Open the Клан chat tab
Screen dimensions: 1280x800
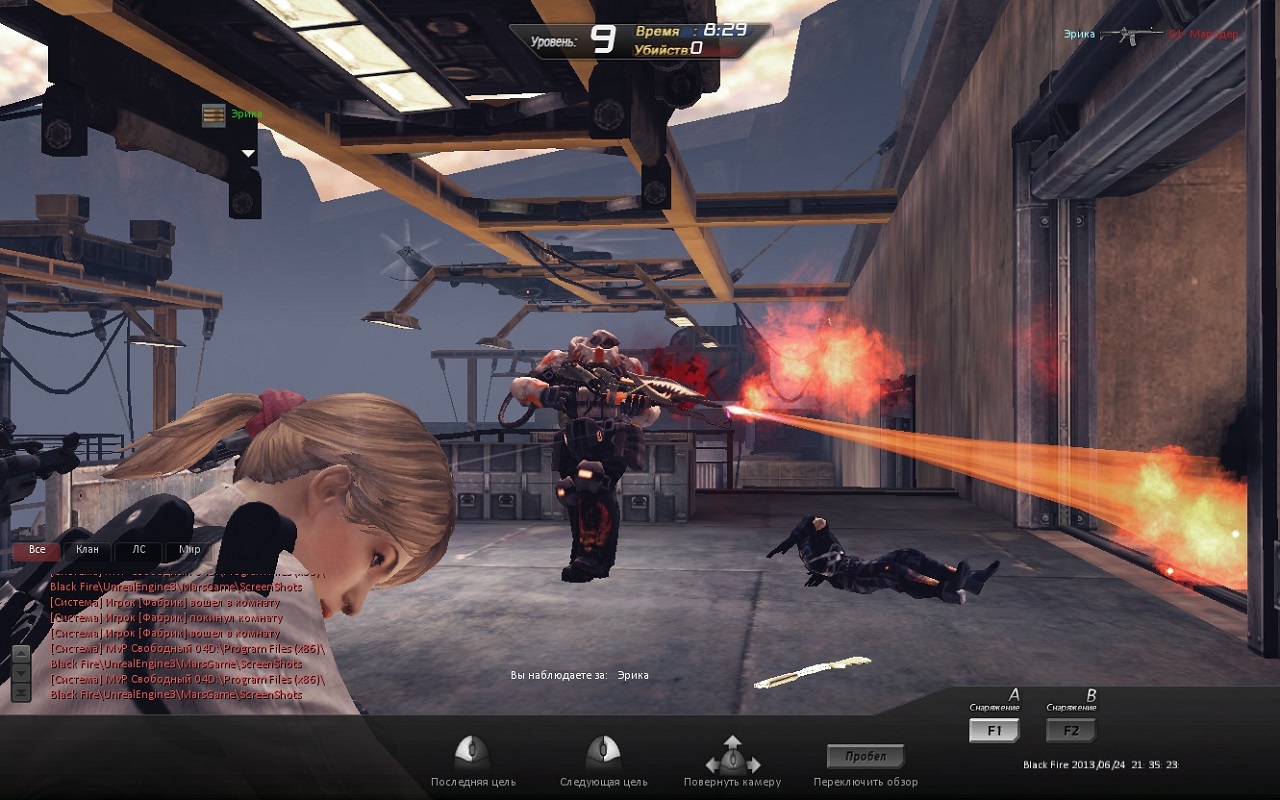[x=87, y=550]
